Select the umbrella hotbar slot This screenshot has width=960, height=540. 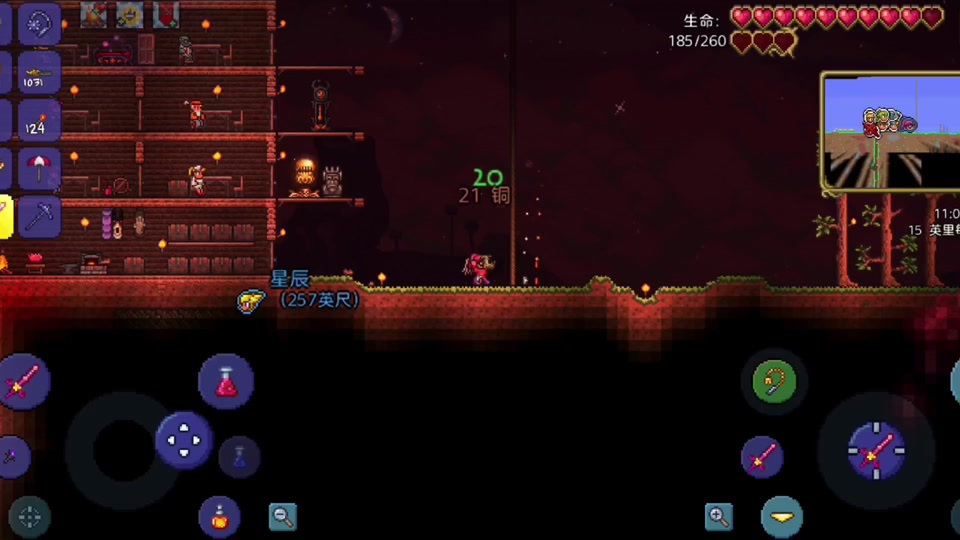40,166
